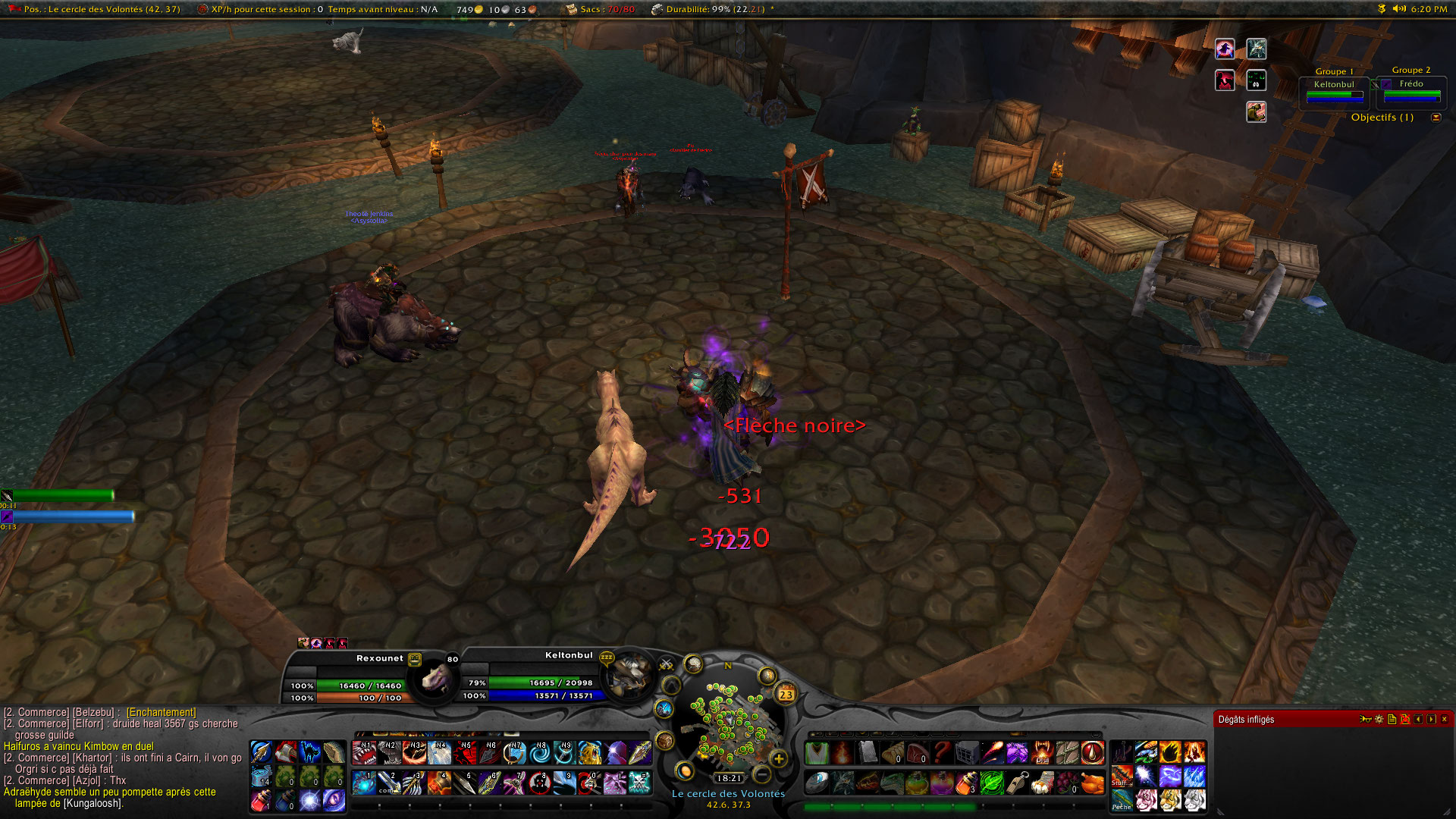1456x819 pixels.
Task: Collapse the Dégâts infligés window
Action: coord(1445,719)
